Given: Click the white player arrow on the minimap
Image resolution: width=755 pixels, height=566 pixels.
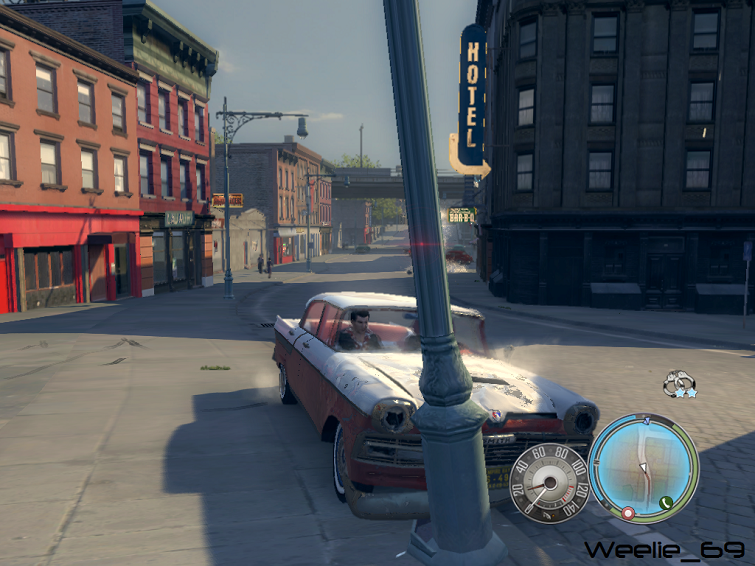Looking at the screenshot, I should (645, 468).
